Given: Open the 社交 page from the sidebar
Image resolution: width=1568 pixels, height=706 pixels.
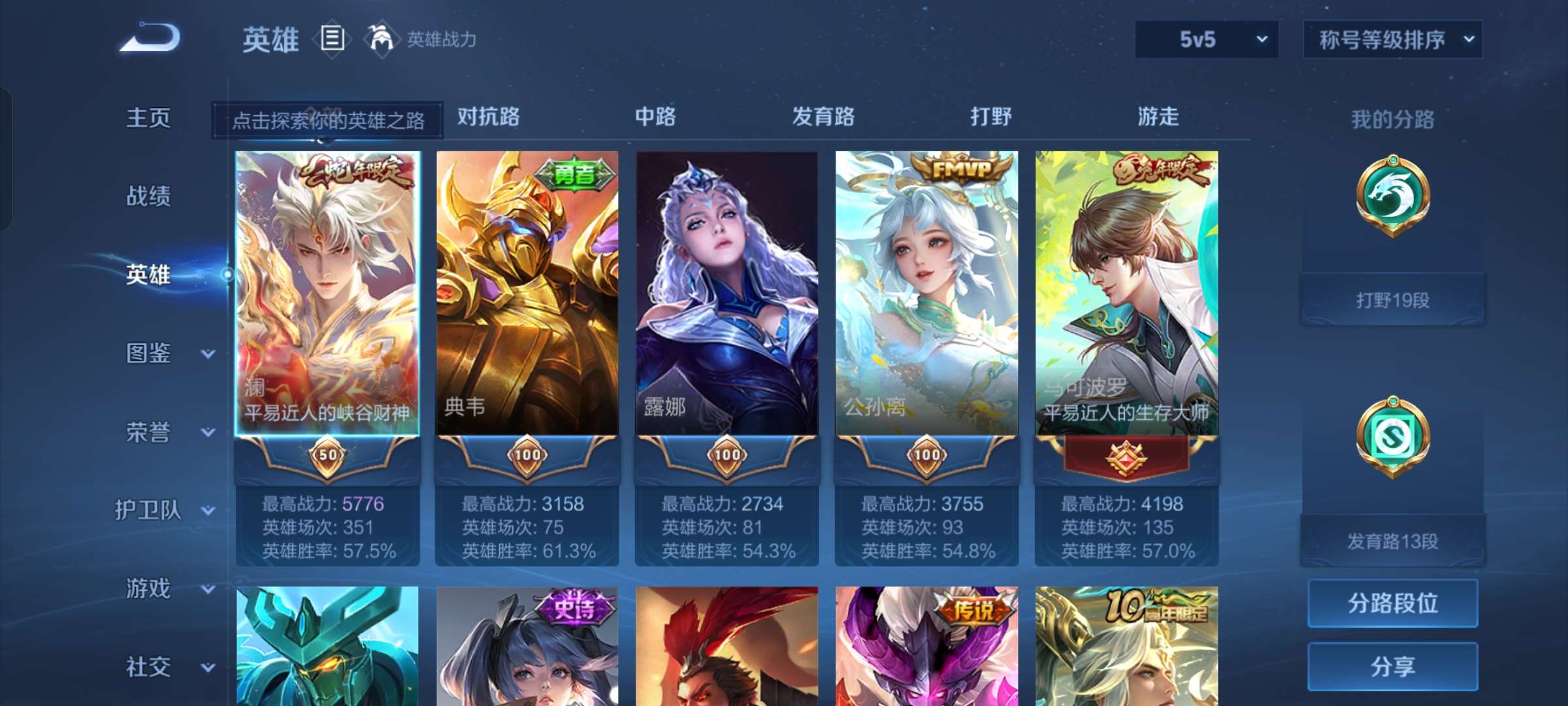Looking at the screenshot, I should point(147,667).
